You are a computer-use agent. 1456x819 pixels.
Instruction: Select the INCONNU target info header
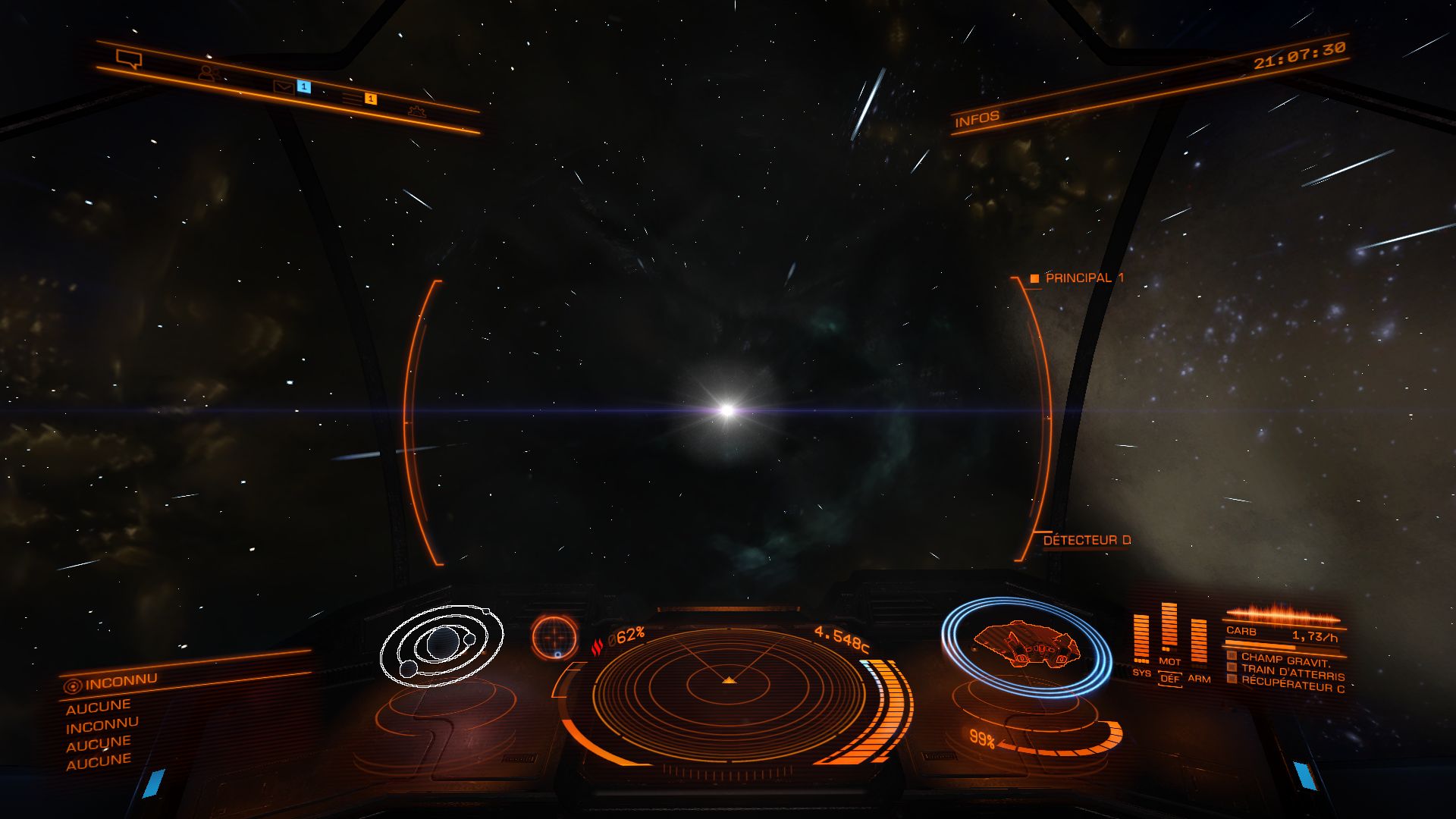pos(121,681)
